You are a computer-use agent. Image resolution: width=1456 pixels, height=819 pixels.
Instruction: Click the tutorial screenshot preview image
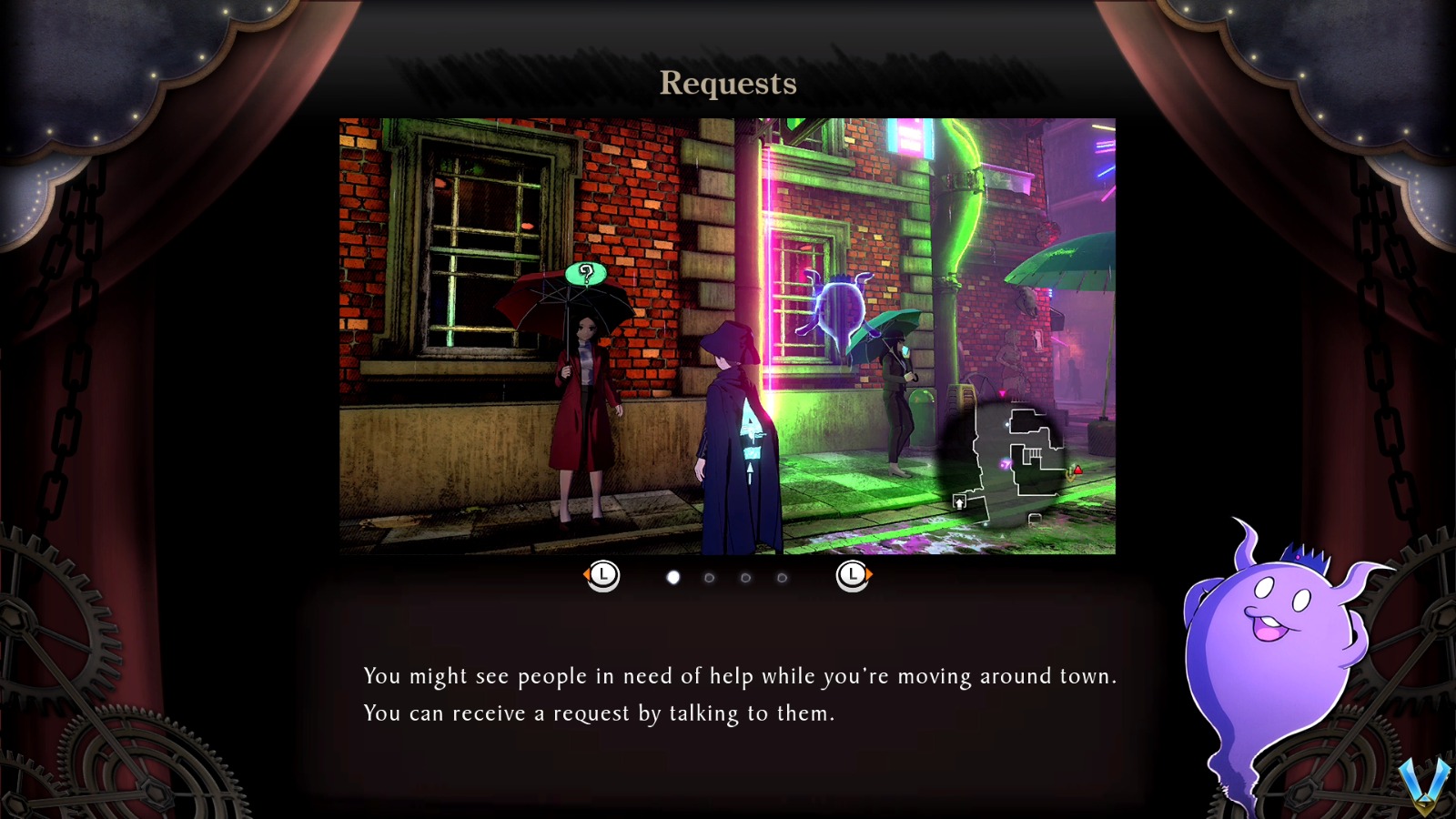(x=726, y=335)
